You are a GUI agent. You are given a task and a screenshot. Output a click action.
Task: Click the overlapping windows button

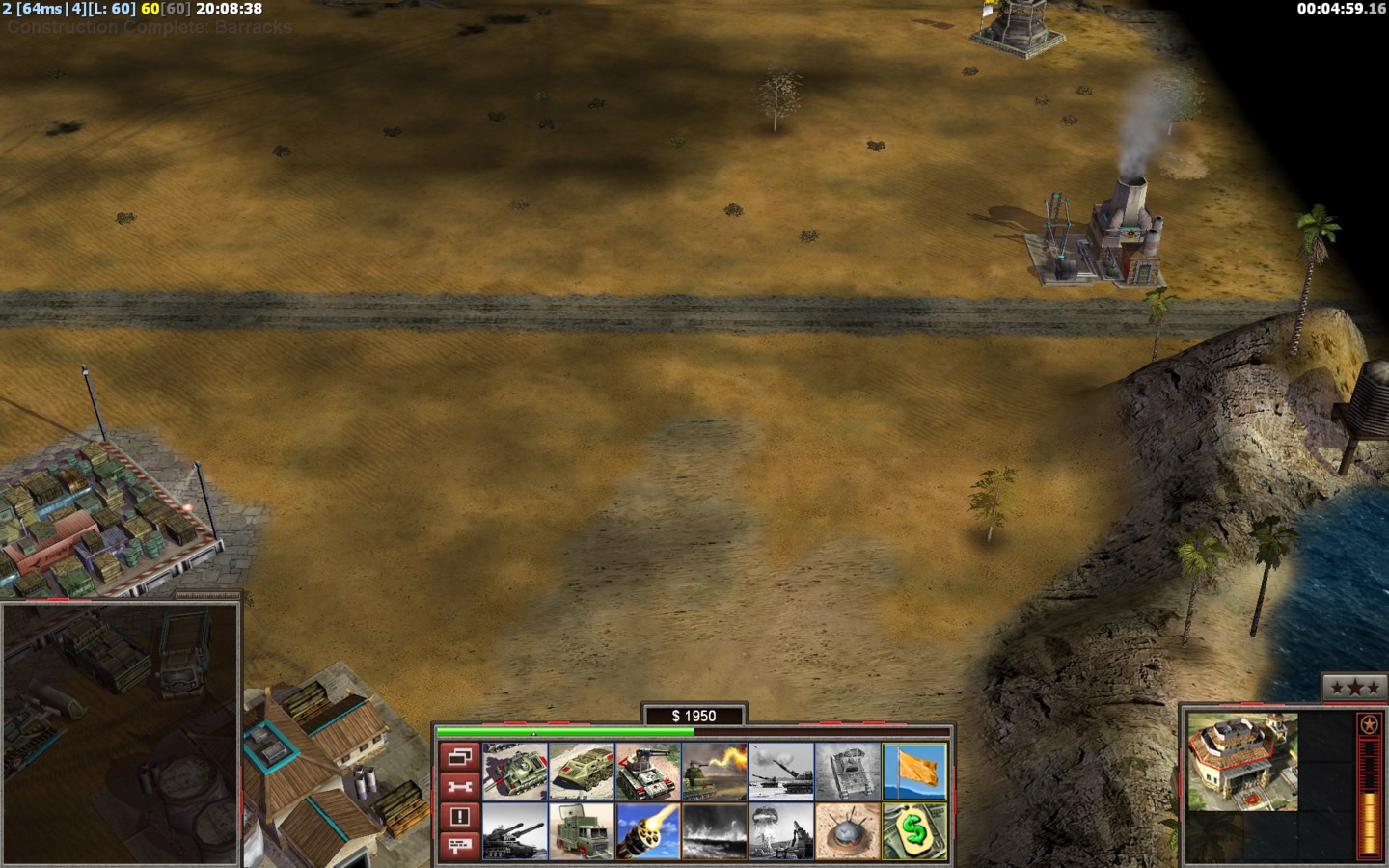point(459,757)
